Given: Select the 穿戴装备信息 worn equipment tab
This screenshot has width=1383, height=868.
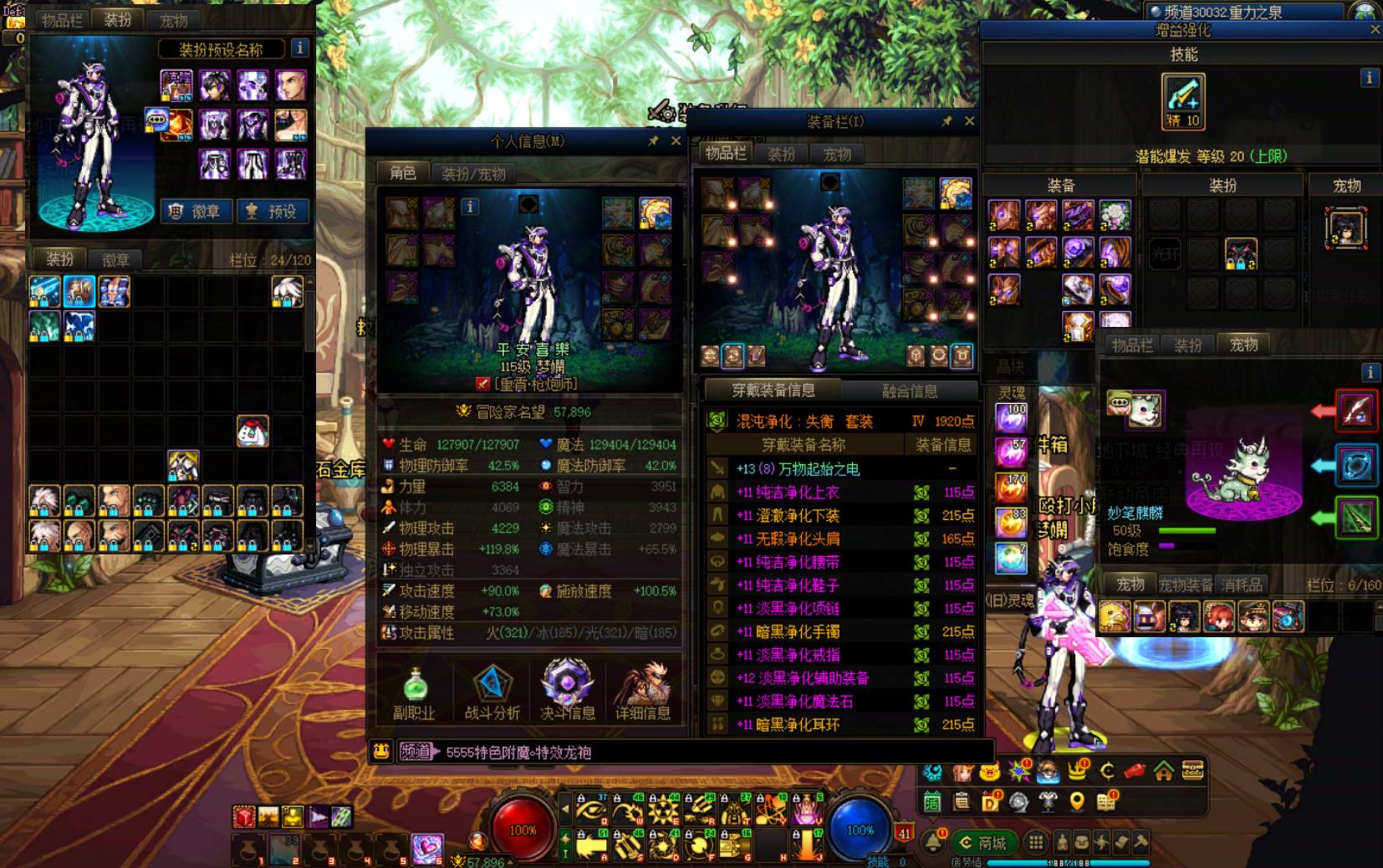Looking at the screenshot, I should tap(773, 391).
